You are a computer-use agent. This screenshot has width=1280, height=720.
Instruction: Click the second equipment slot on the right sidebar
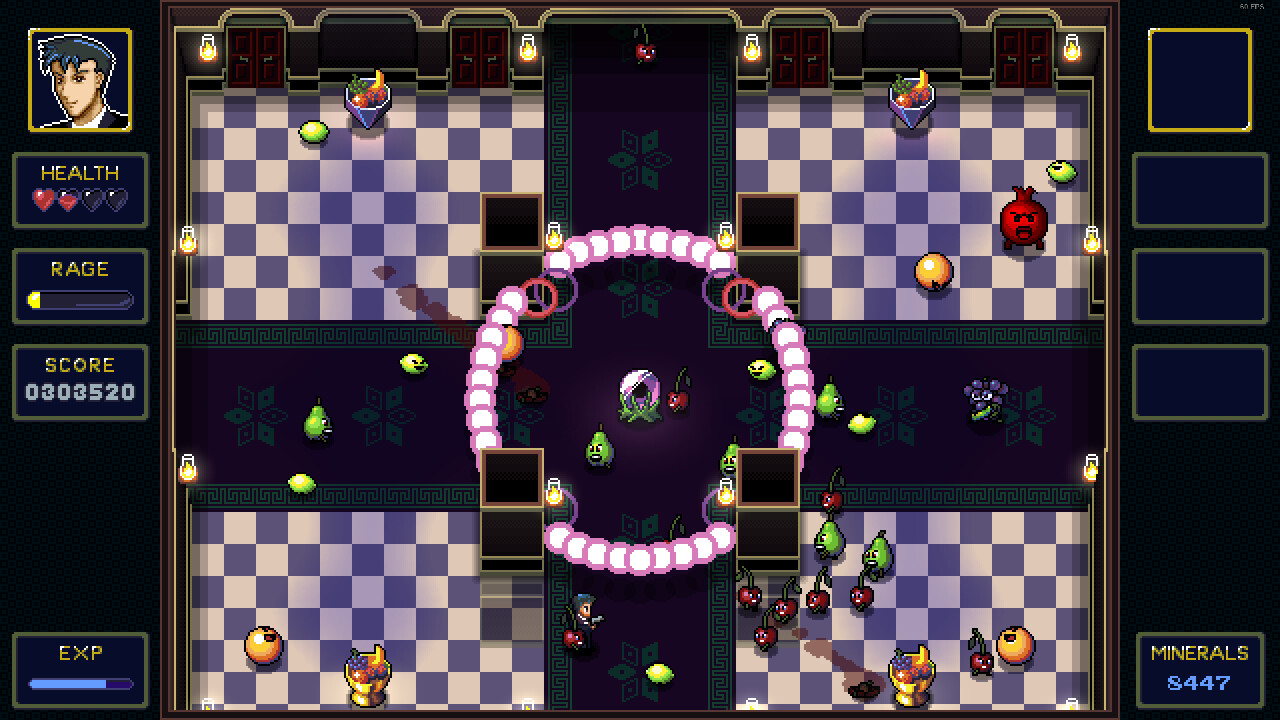1200,191
